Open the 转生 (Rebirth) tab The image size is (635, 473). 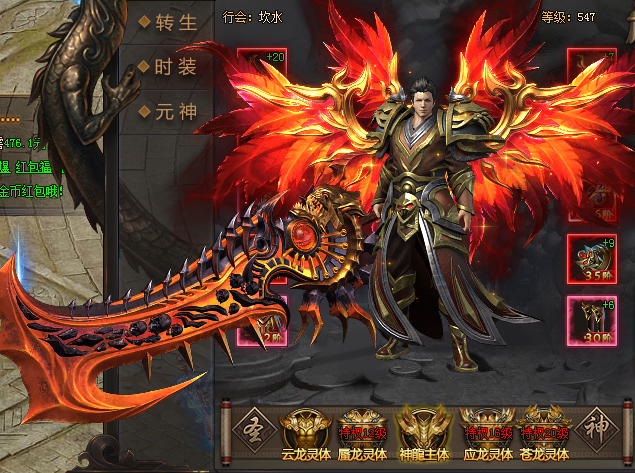pyautogui.click(x=164, y=22)
